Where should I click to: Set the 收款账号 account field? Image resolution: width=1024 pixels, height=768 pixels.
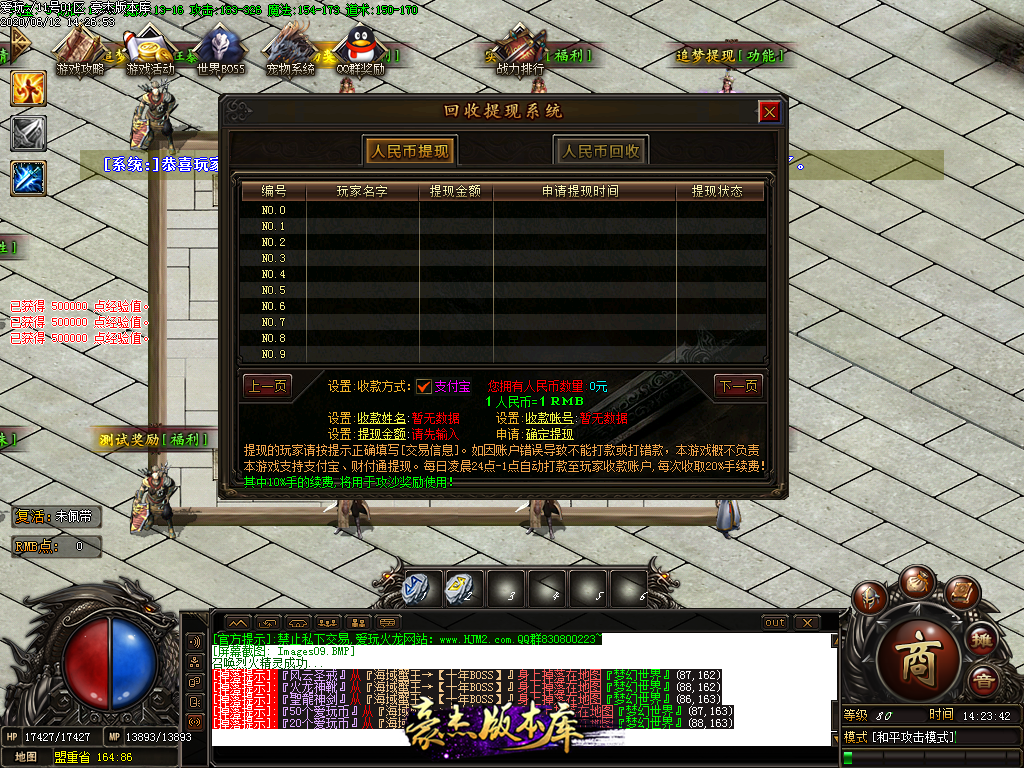pos(603,418)
